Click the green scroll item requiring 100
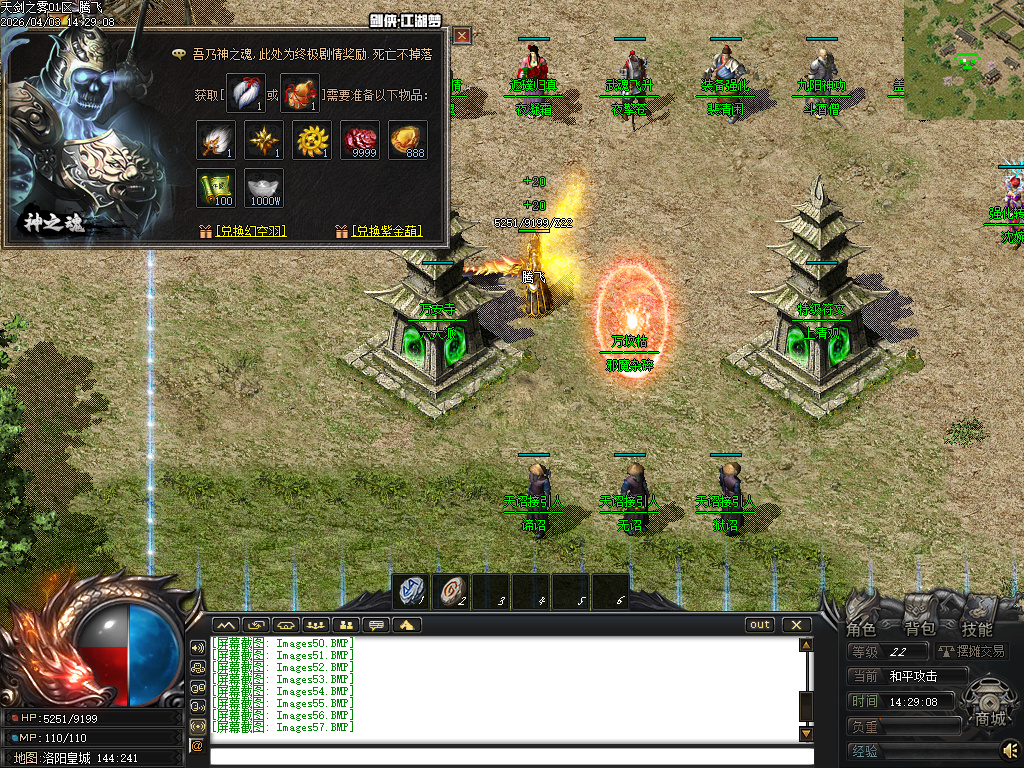The width and height of the screenshot is (1024, 768). 215,188
